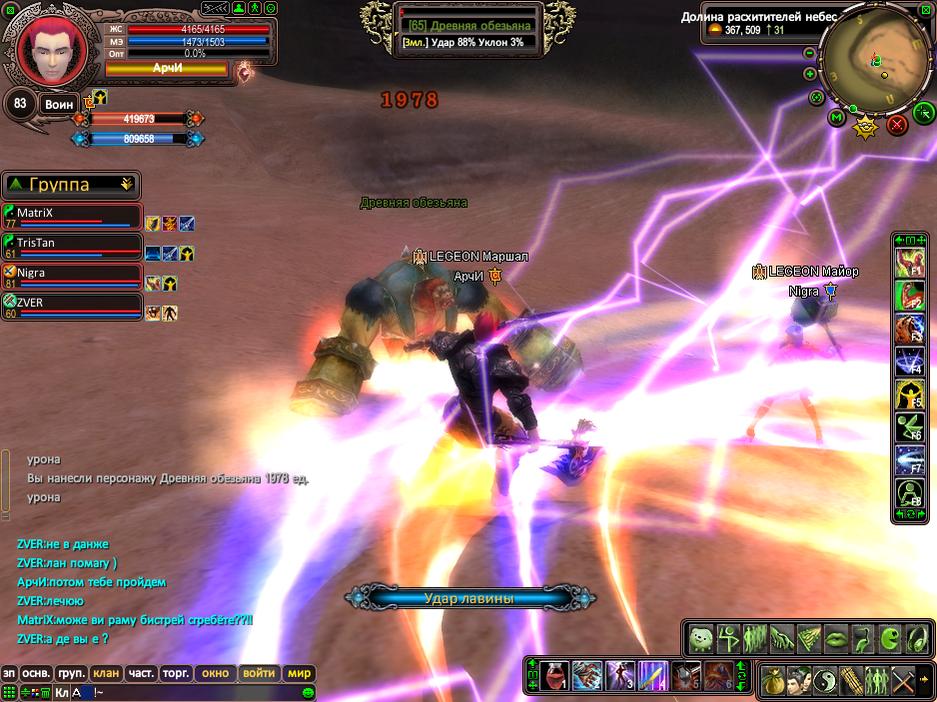Viewport: 937px width, 702px height.
Task: Activate the sword skill in hotbar slot 4
Action: (652, 676)
